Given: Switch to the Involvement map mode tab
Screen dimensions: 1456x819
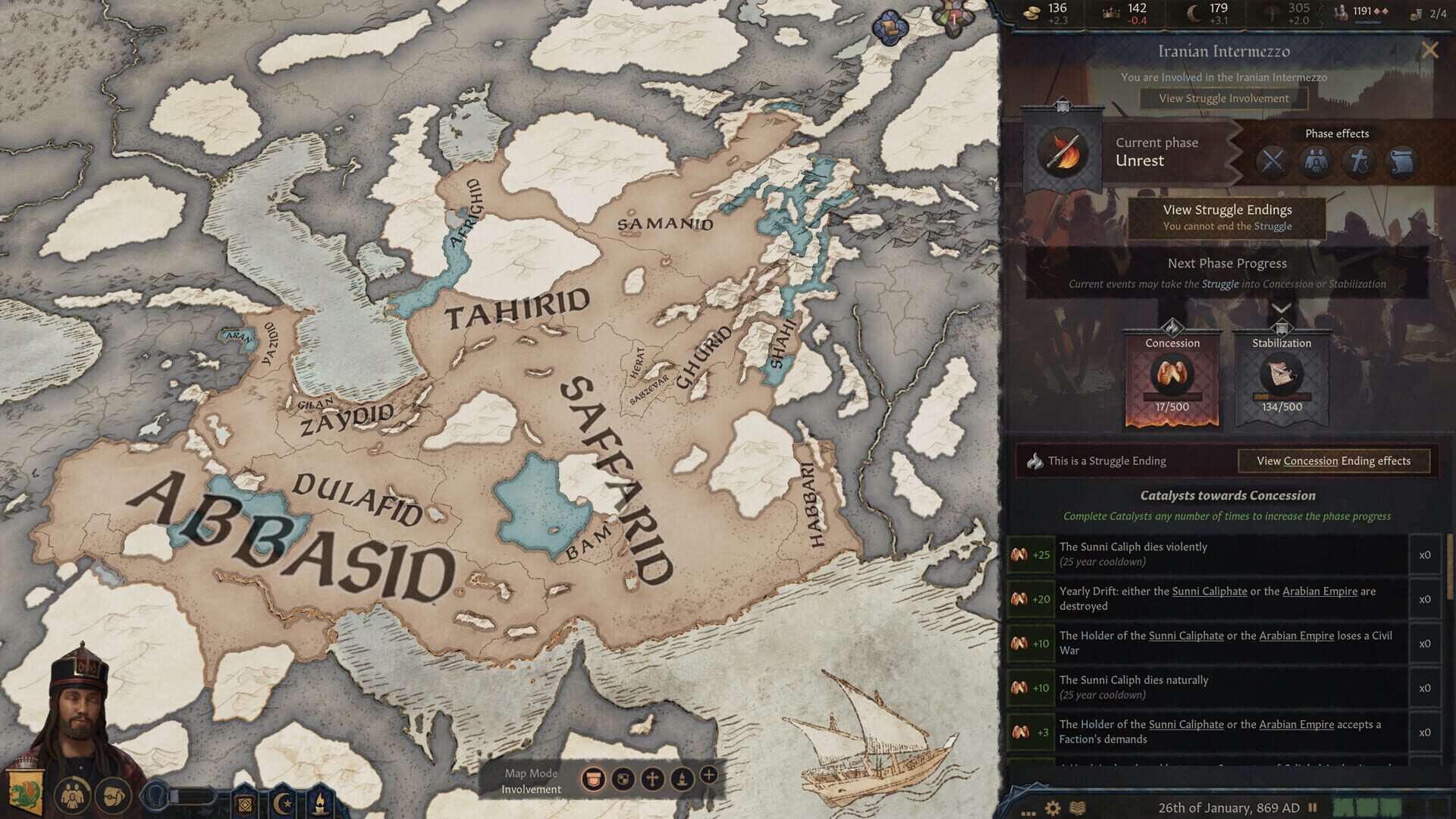Looking at the screenshot, I should pos(594,779).
